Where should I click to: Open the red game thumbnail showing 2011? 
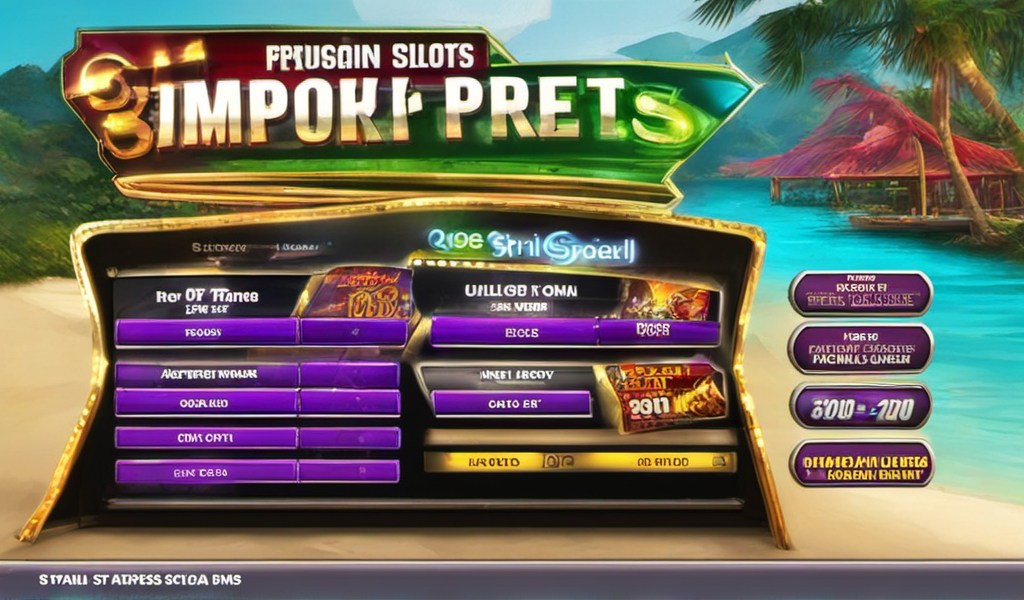point(664,395)
